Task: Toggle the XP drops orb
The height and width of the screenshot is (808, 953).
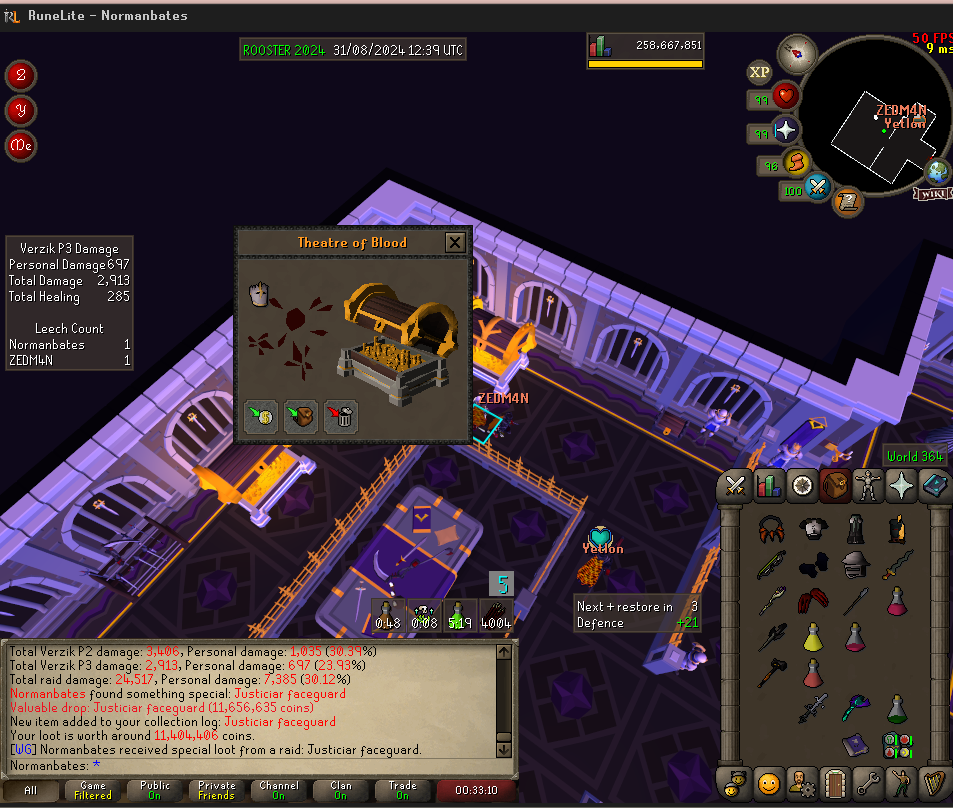Action: coord(759,72)
